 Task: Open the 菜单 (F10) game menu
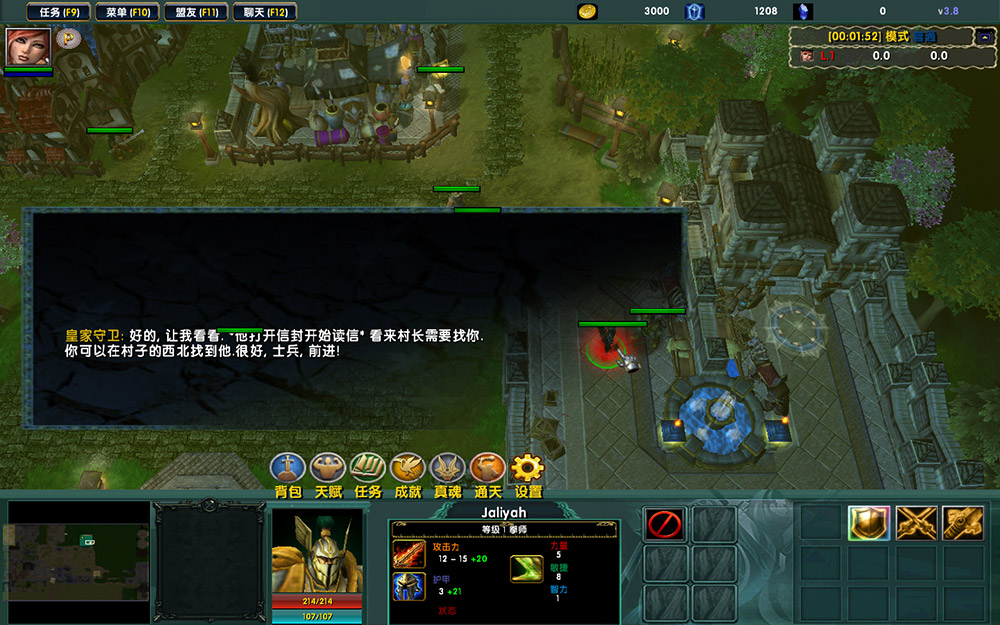[127, 12]
